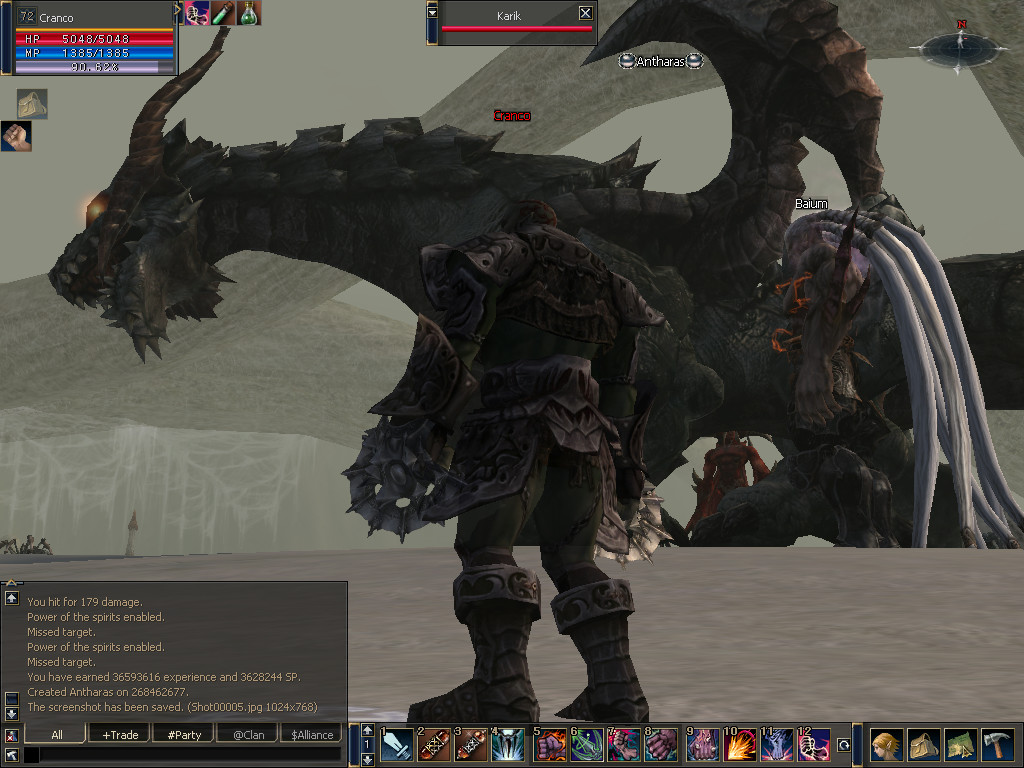1024x768 pixels.
Task: Use the glowing blue hand skill in slot 11
Action: [777, 744]
